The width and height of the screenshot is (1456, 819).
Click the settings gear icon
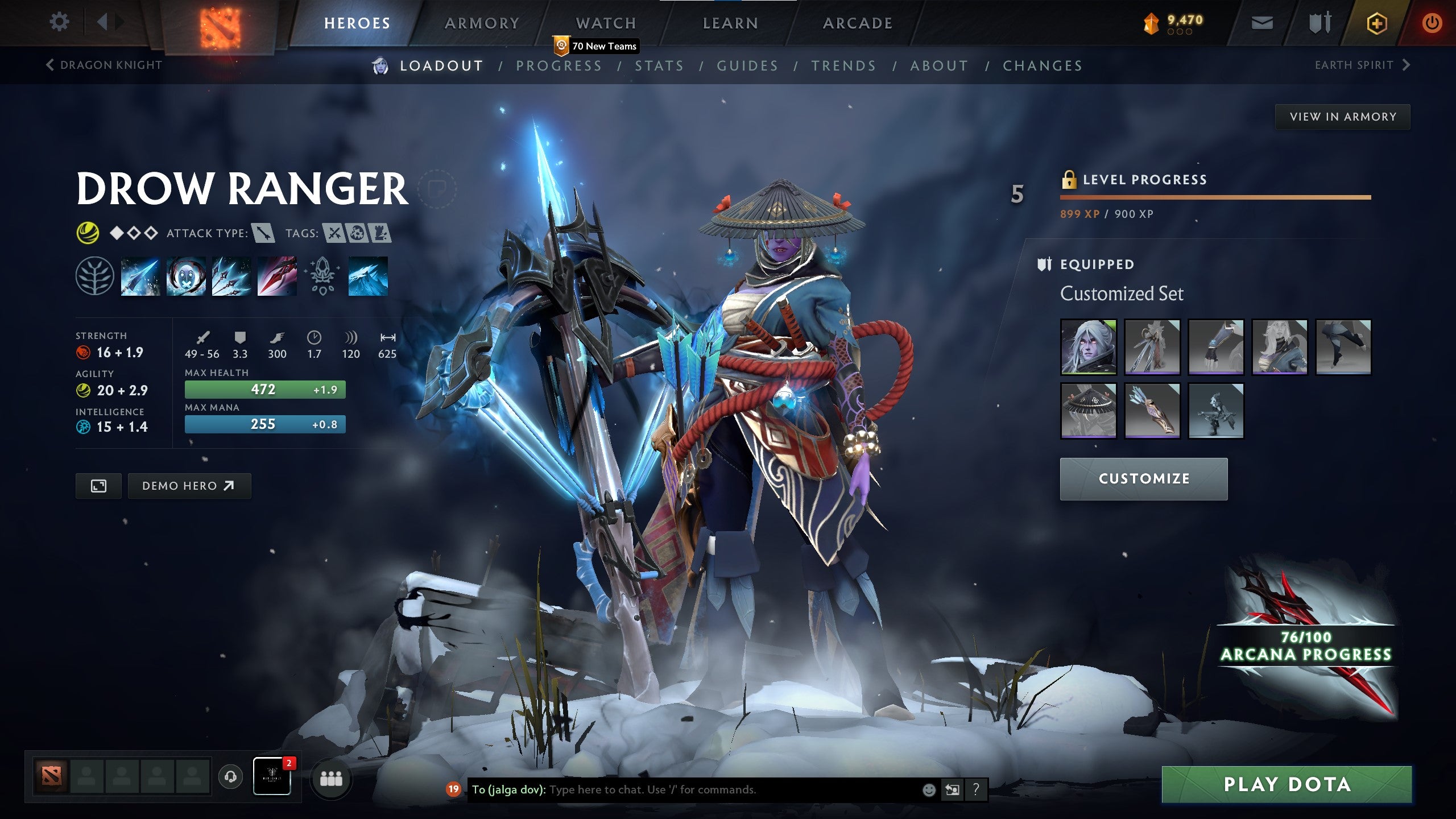pyautogui.click(x=59, y=21)
